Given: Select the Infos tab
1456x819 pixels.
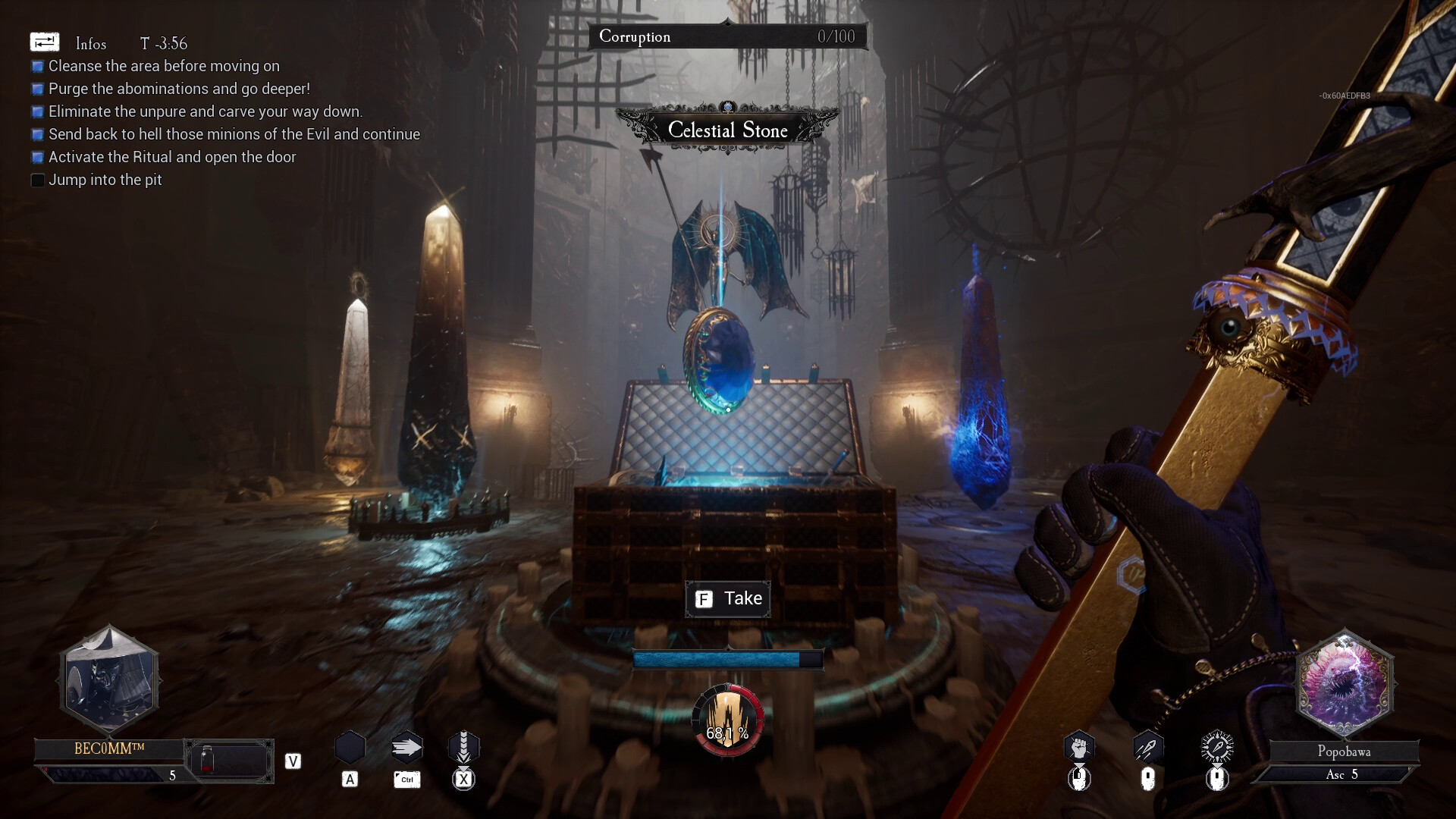Looking at the screenshot, I should (x=90, y=43).
